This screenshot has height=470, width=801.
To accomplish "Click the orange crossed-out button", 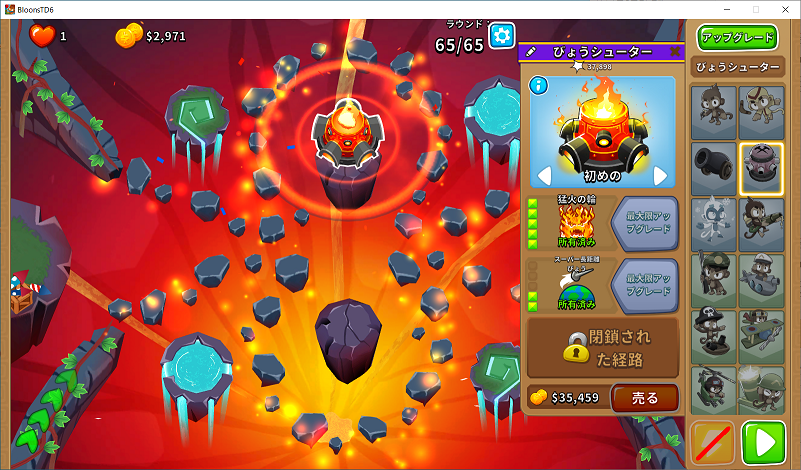I will (x=714, y=443).
